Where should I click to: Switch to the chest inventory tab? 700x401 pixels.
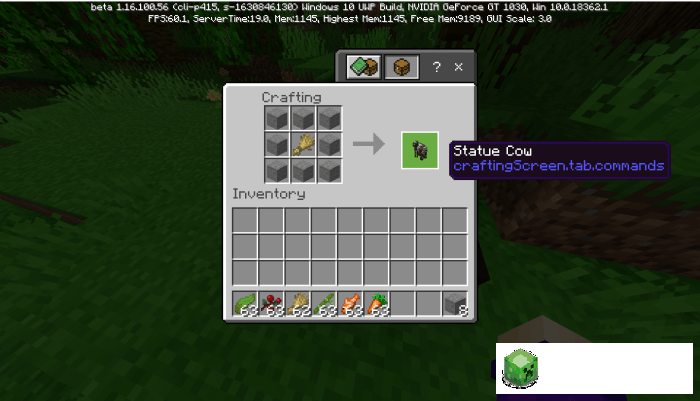point(401,67)
